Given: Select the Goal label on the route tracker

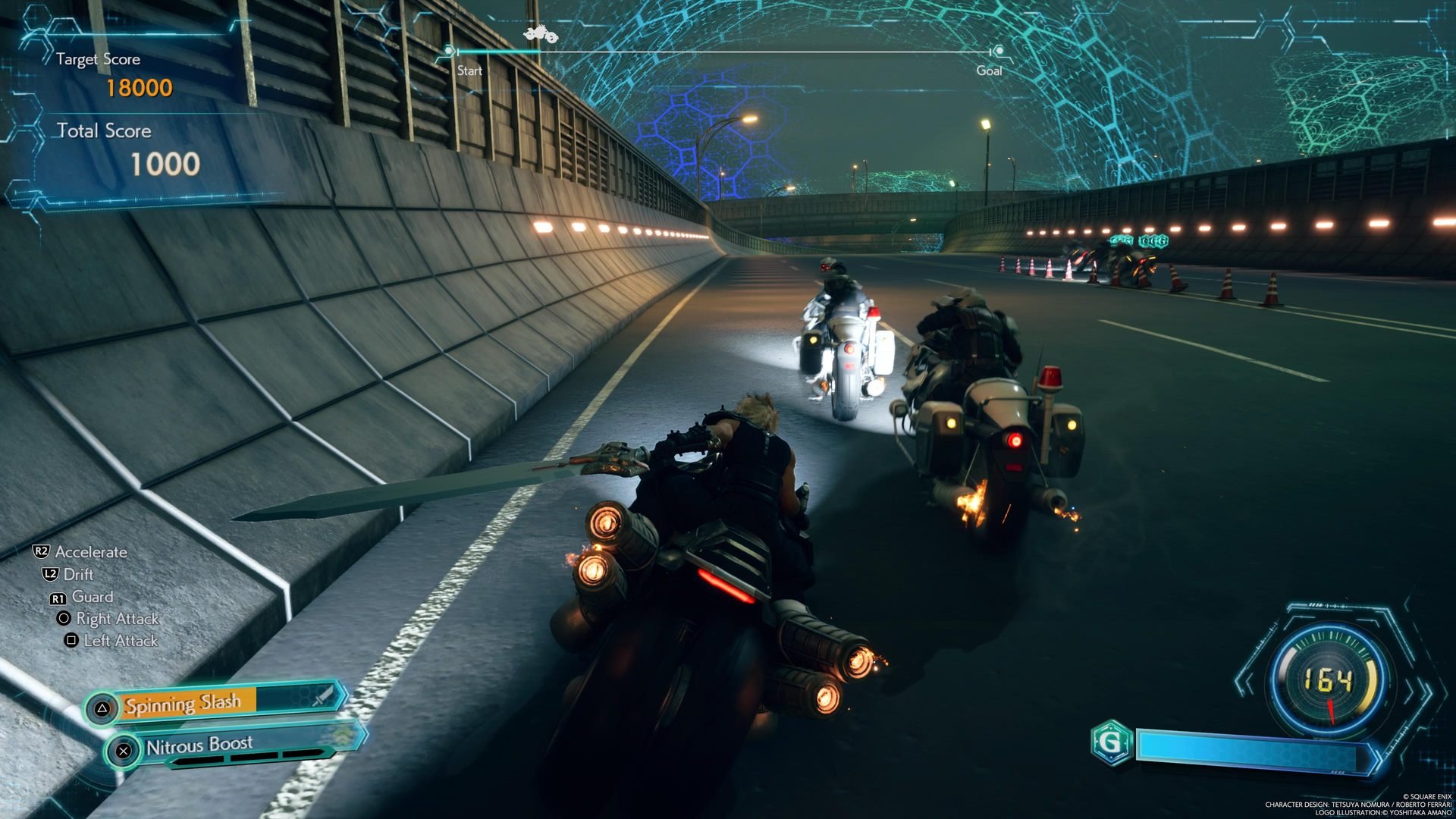Looking at the screenshot, I should pyautogui.click(x=991, y=71).
